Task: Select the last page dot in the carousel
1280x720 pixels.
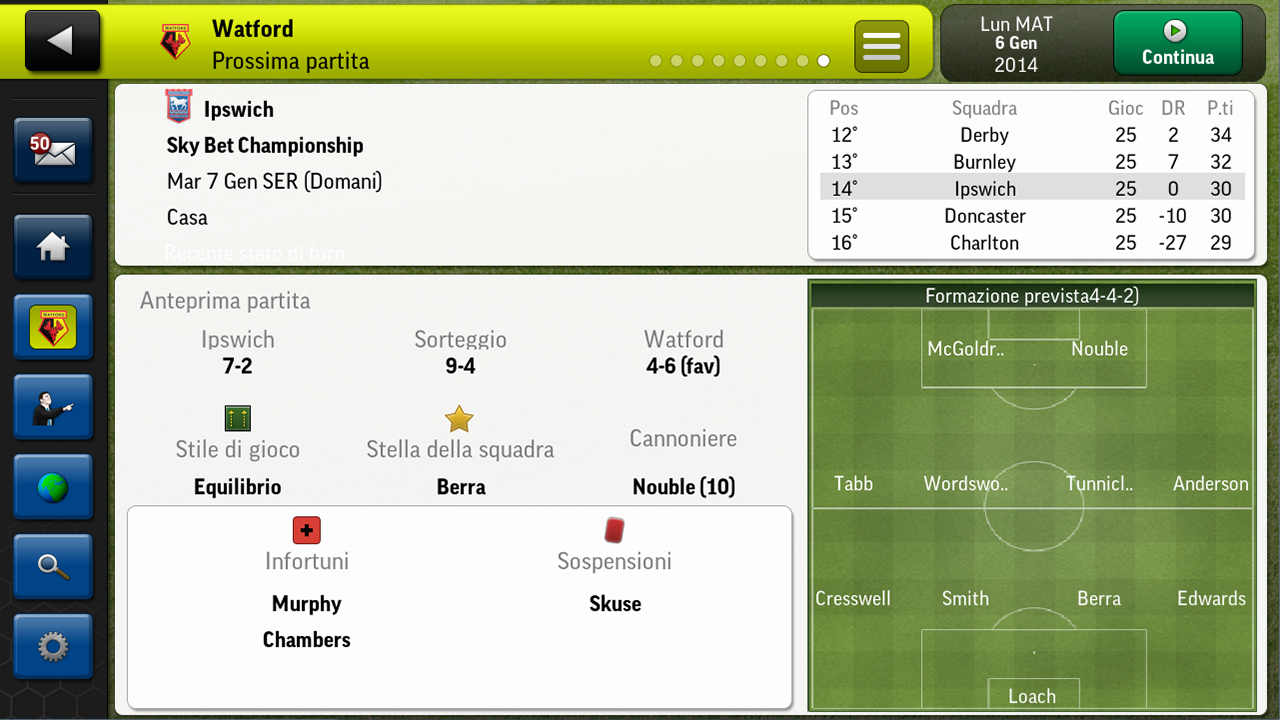Action: [823, 61]
